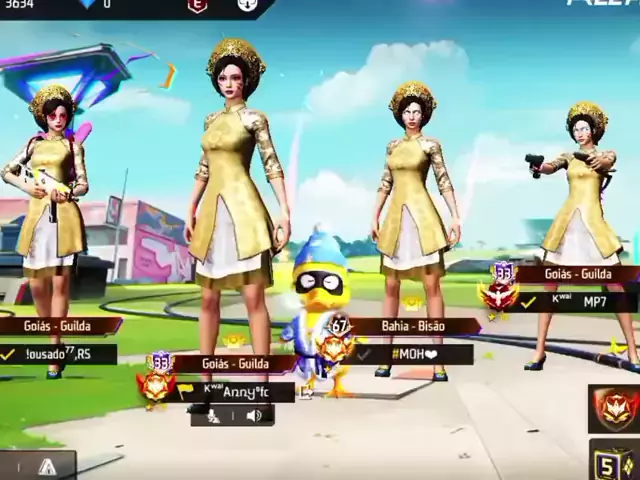Toggle the microphone mute icon under Anny
The image size is (640, 480).
213,416
